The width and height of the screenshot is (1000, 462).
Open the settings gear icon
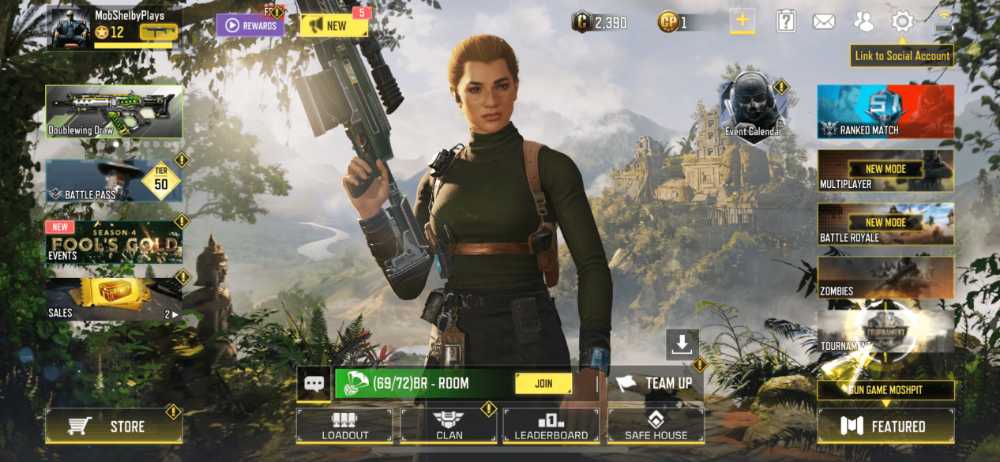(902, 21)
